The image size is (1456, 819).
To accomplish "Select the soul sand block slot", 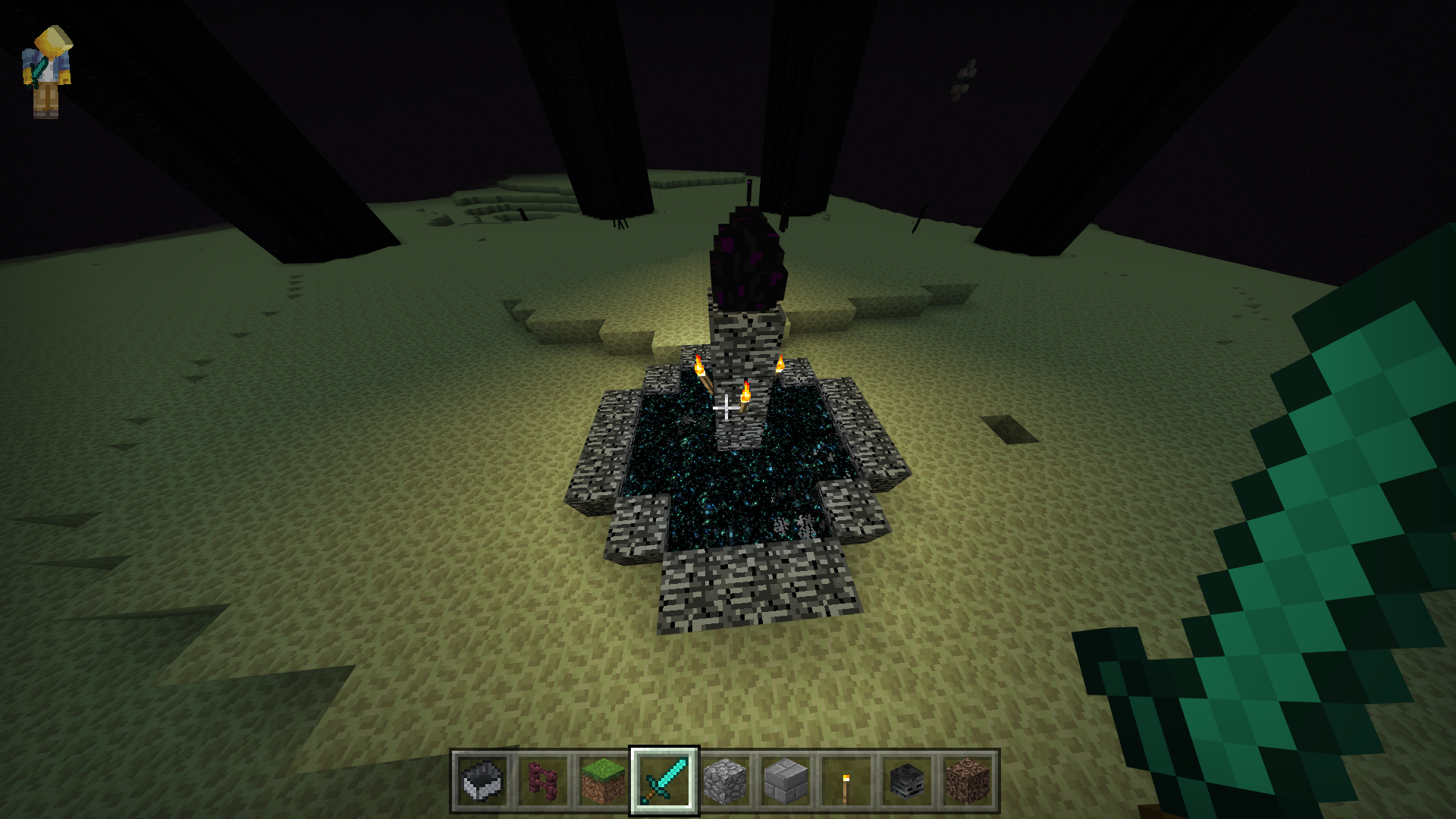I will pyautogui.click(x=968, y=781).
